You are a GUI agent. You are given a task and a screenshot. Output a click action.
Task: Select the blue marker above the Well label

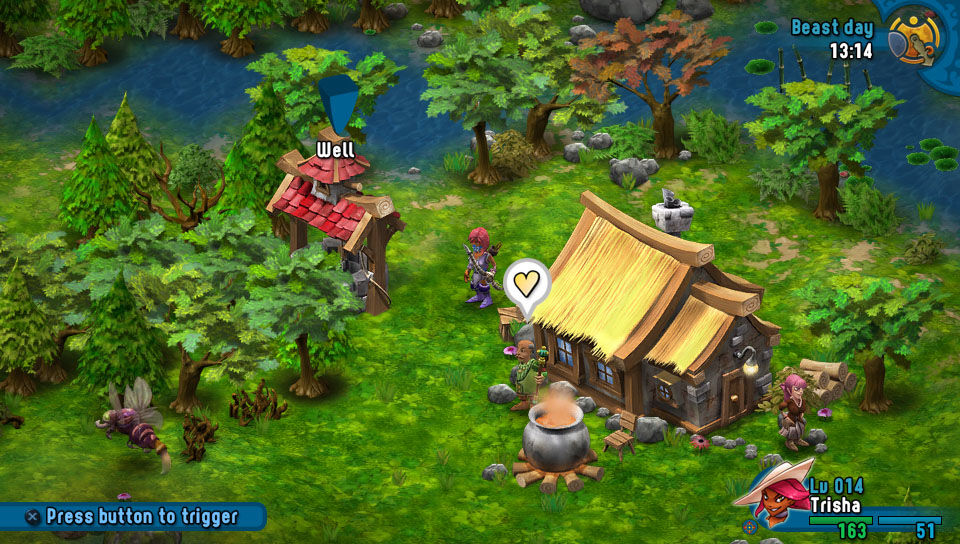point(338,104)
